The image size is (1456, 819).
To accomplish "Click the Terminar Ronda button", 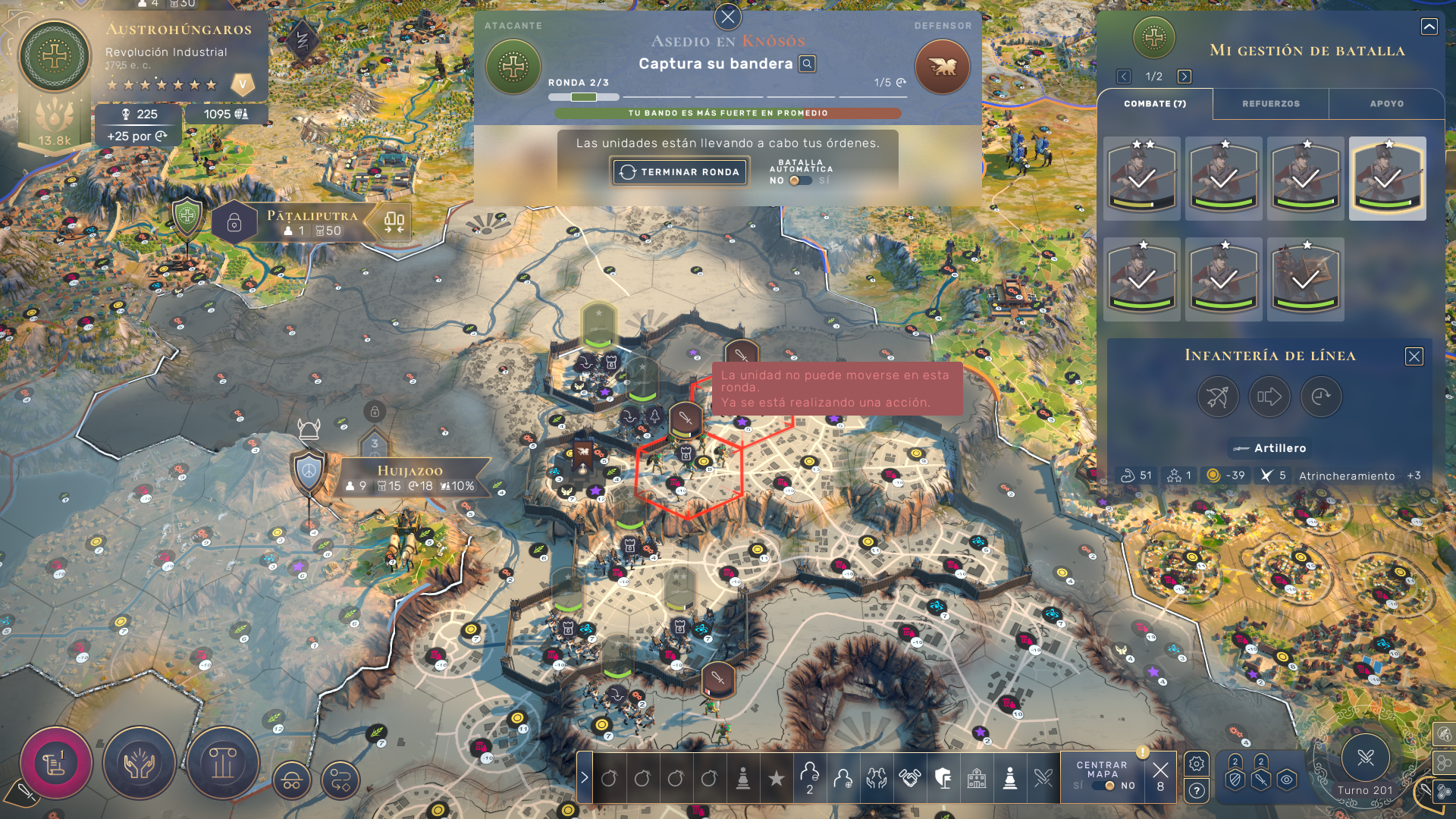I will click(x=680, y=172).
